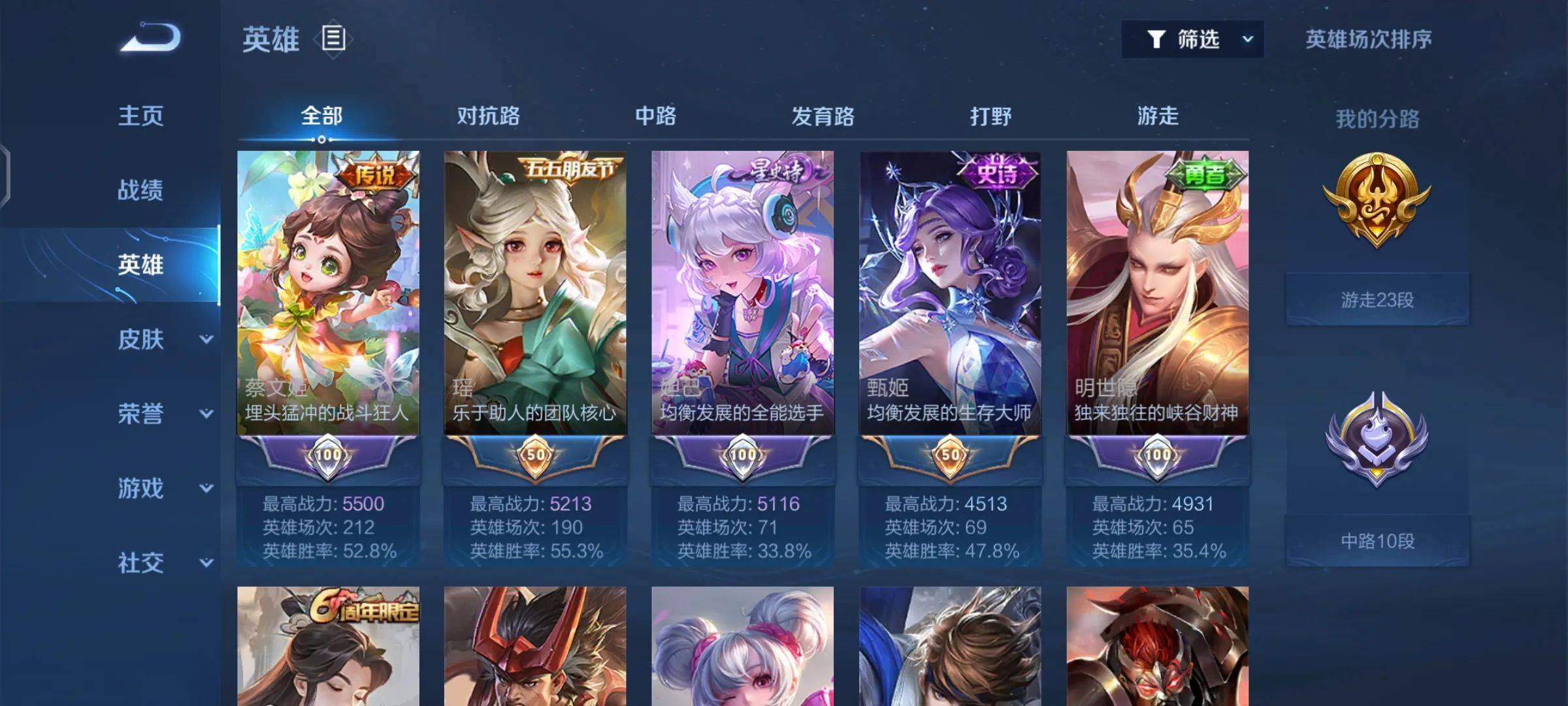
Task: Expand the 游戏 game menu
Action: click(x=163, y=488)
